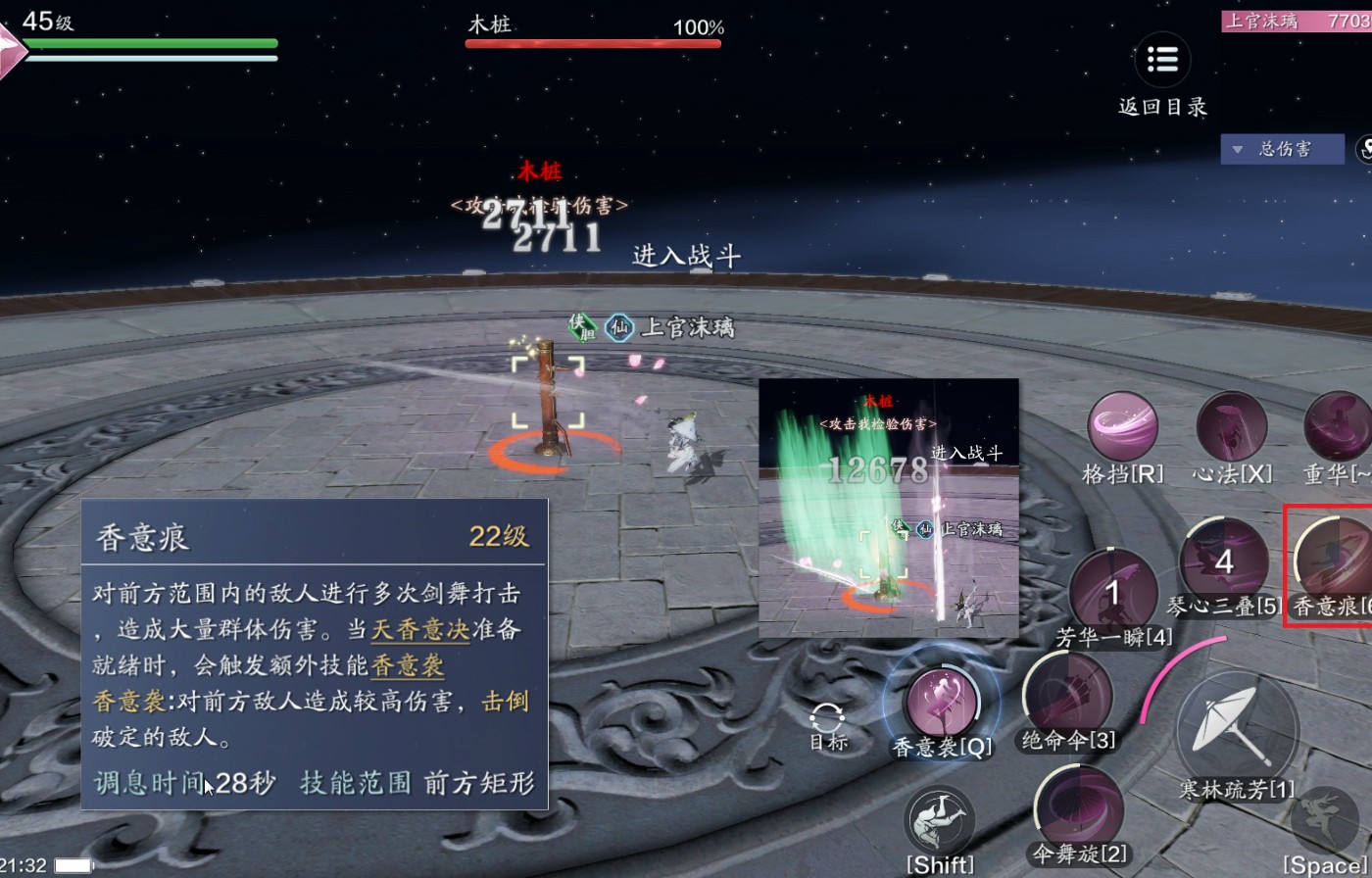The width and height of the screenshot is (1372, 878).
Task: Cast the 琴心三叠 skill
Action: tap(1223, 561)
